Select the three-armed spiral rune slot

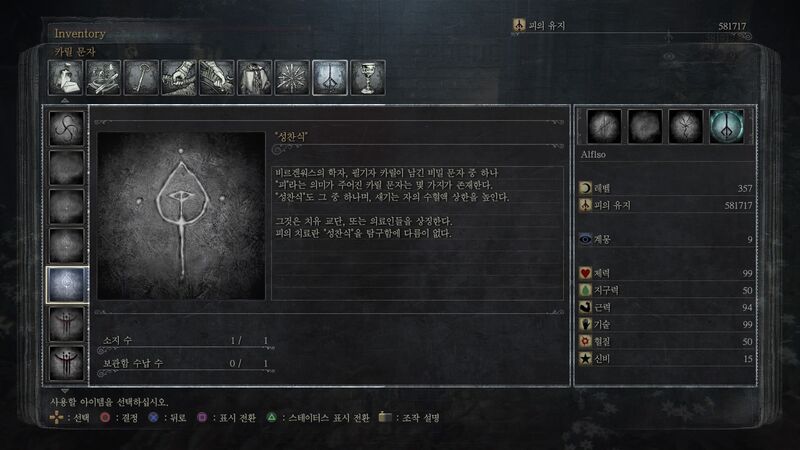pyautogui.click(x=67, y=128)
